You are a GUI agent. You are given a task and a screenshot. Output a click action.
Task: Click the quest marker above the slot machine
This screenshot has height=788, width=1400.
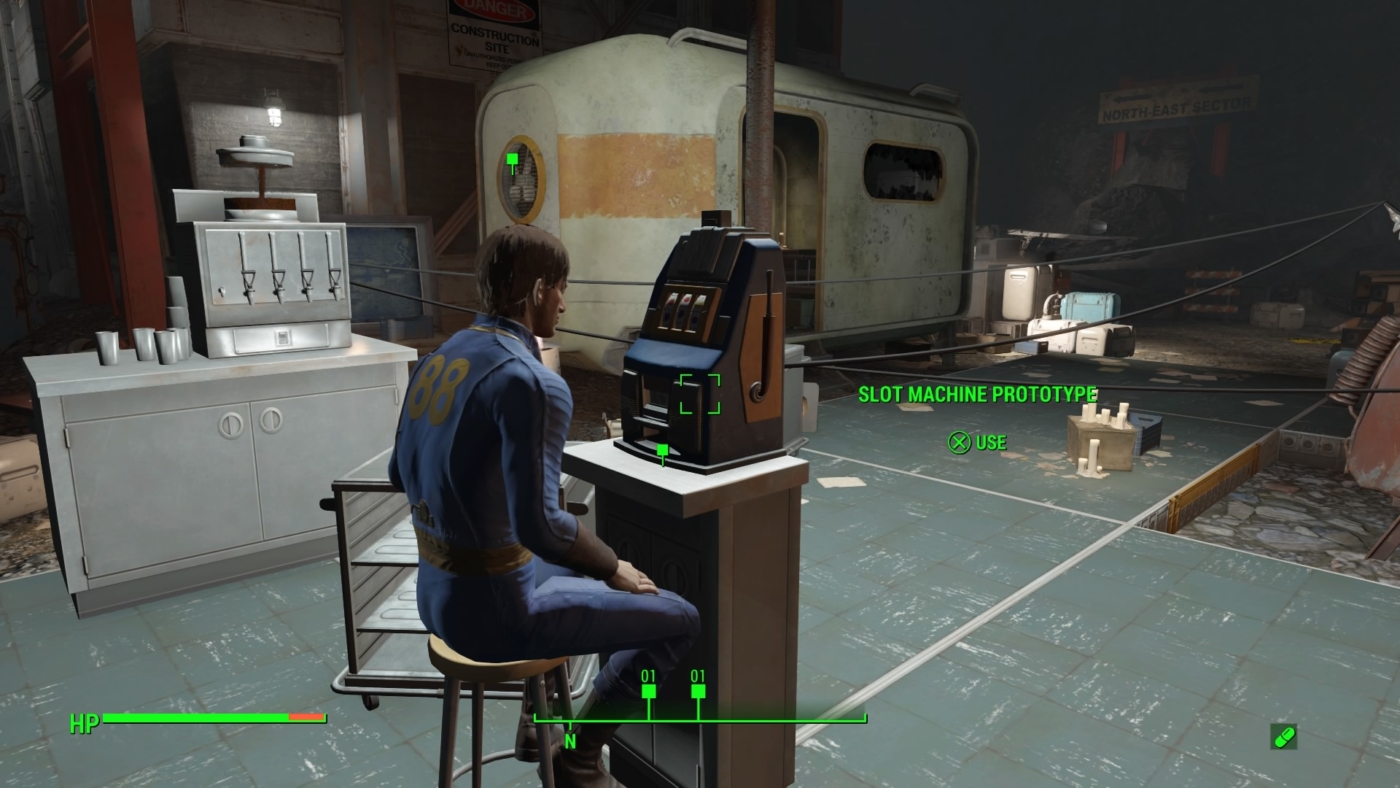(x=661, y=451)
